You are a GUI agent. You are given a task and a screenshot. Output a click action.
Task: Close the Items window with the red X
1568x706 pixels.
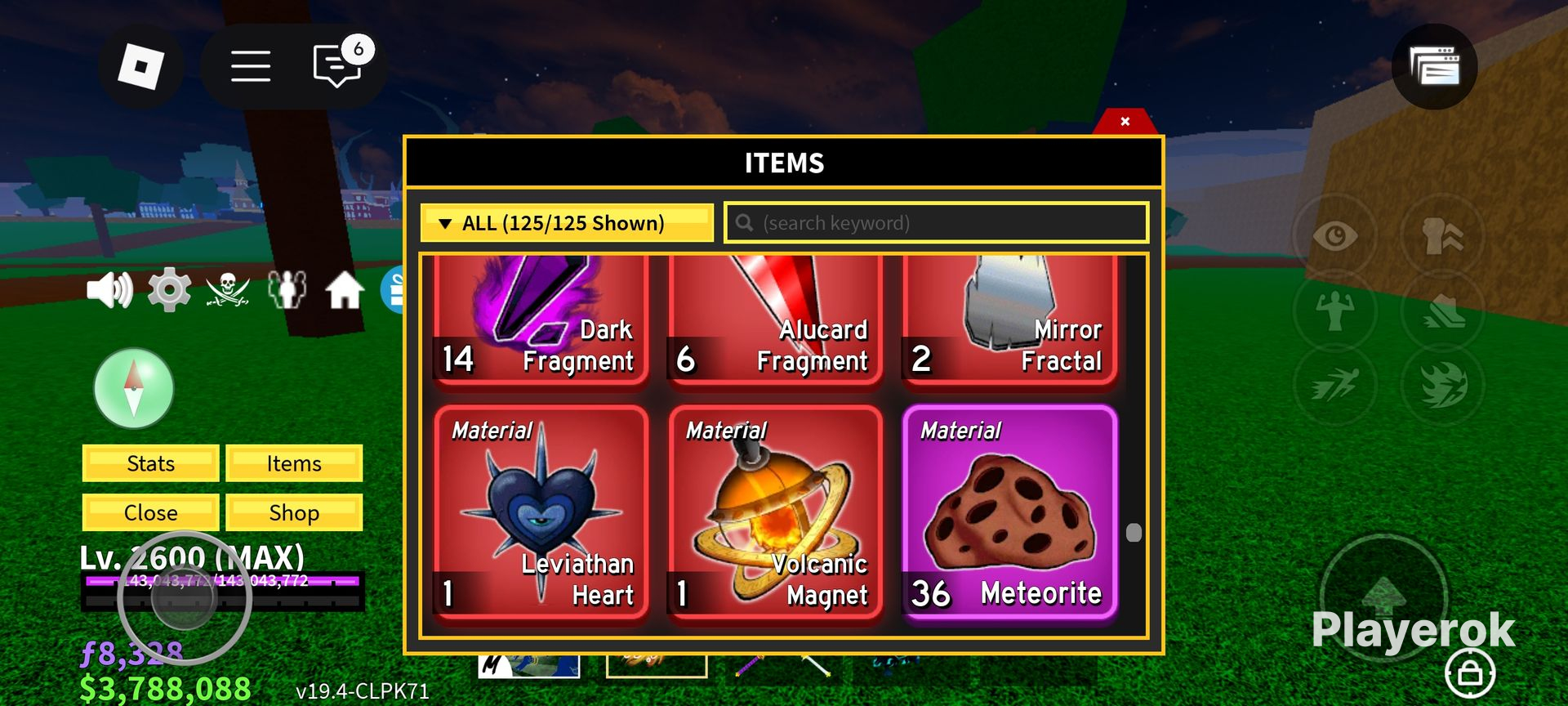(1125, 122)
